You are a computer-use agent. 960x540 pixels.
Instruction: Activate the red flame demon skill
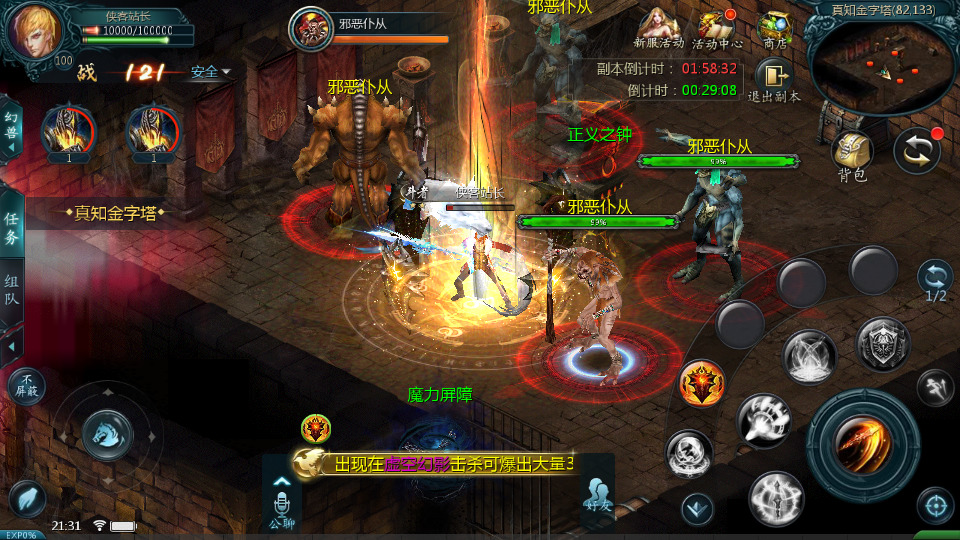click(701, 385)
